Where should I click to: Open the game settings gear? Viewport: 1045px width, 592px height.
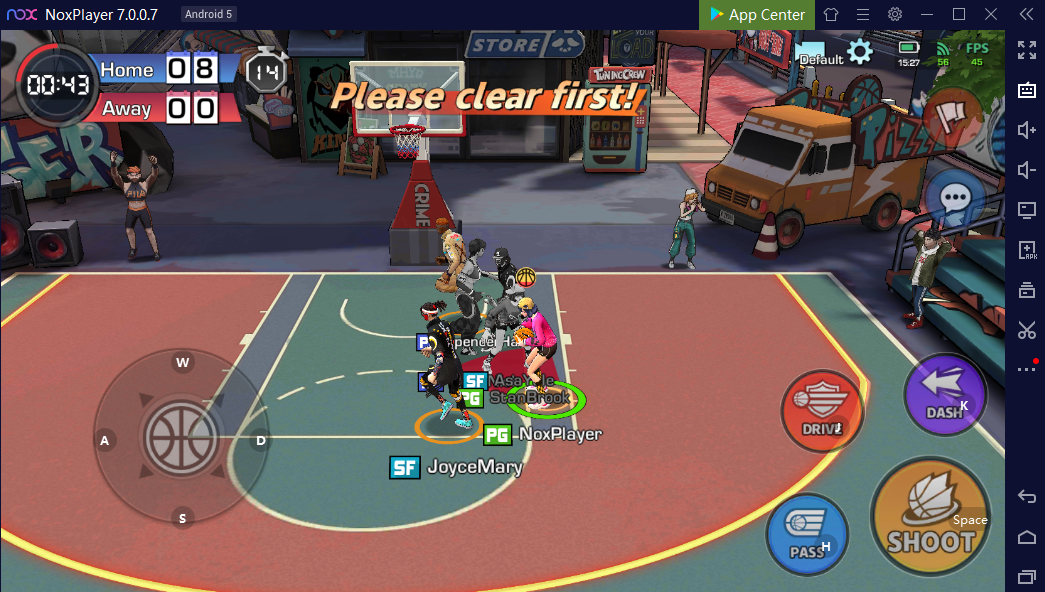pos(859,51)
